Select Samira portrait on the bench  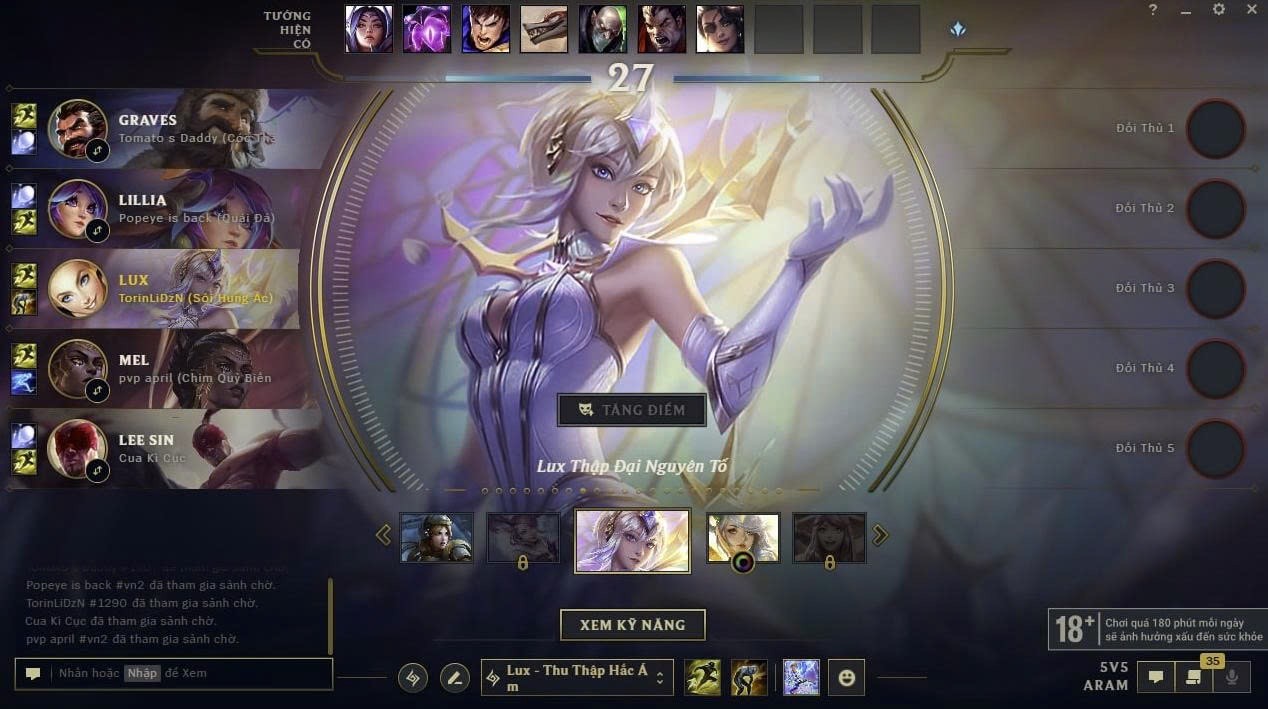coord(720,29)
